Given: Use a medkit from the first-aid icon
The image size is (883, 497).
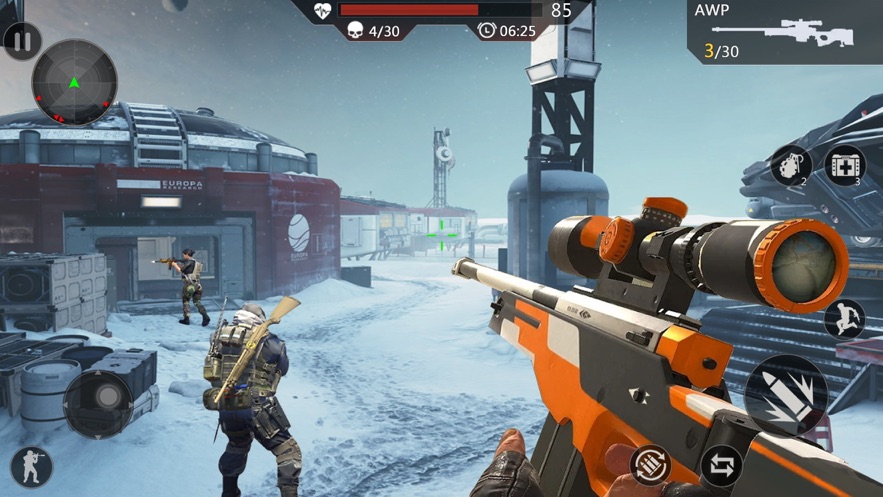Looking at the screenshot, I should [x=844, y=166].
